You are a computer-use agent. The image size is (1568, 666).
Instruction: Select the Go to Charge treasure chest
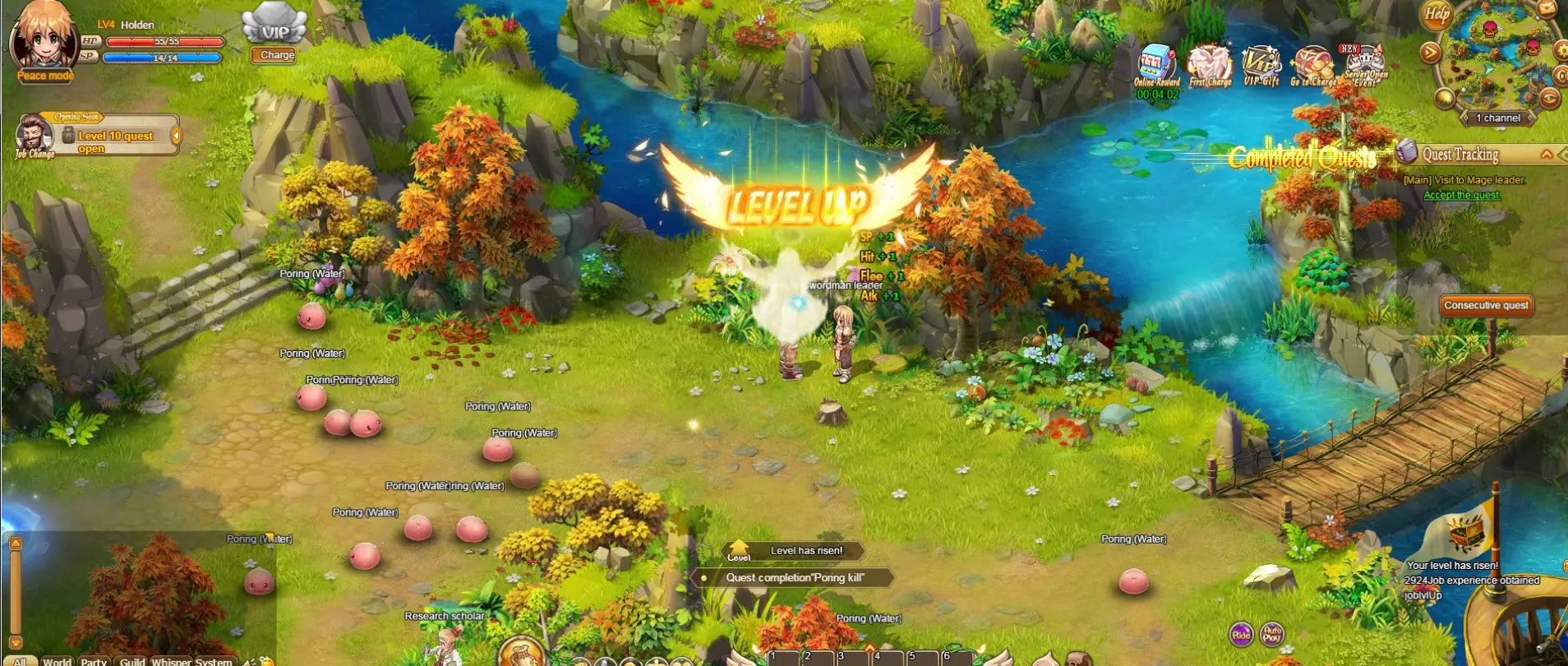(1313, 65)
